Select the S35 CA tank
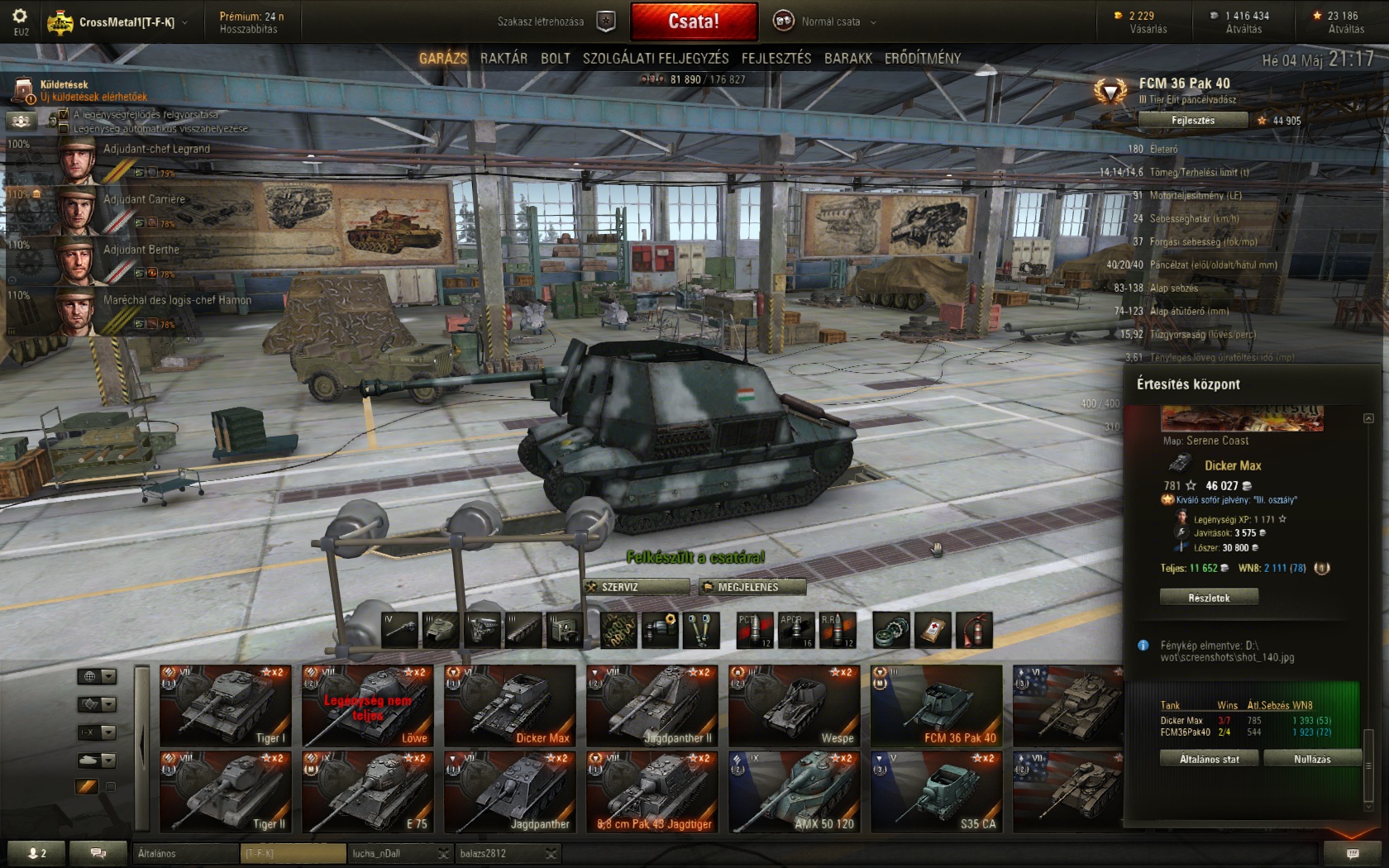This screenshot has width=1389, height=868. tap(936, 791)
